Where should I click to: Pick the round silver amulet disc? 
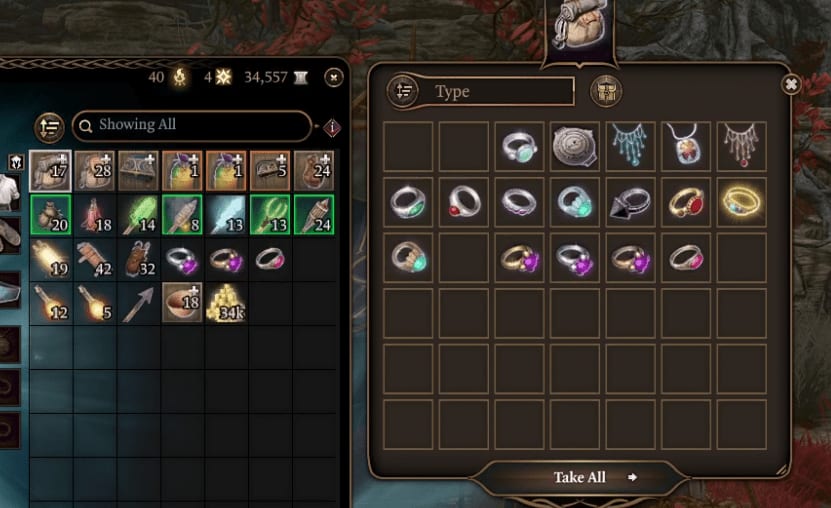575,146
